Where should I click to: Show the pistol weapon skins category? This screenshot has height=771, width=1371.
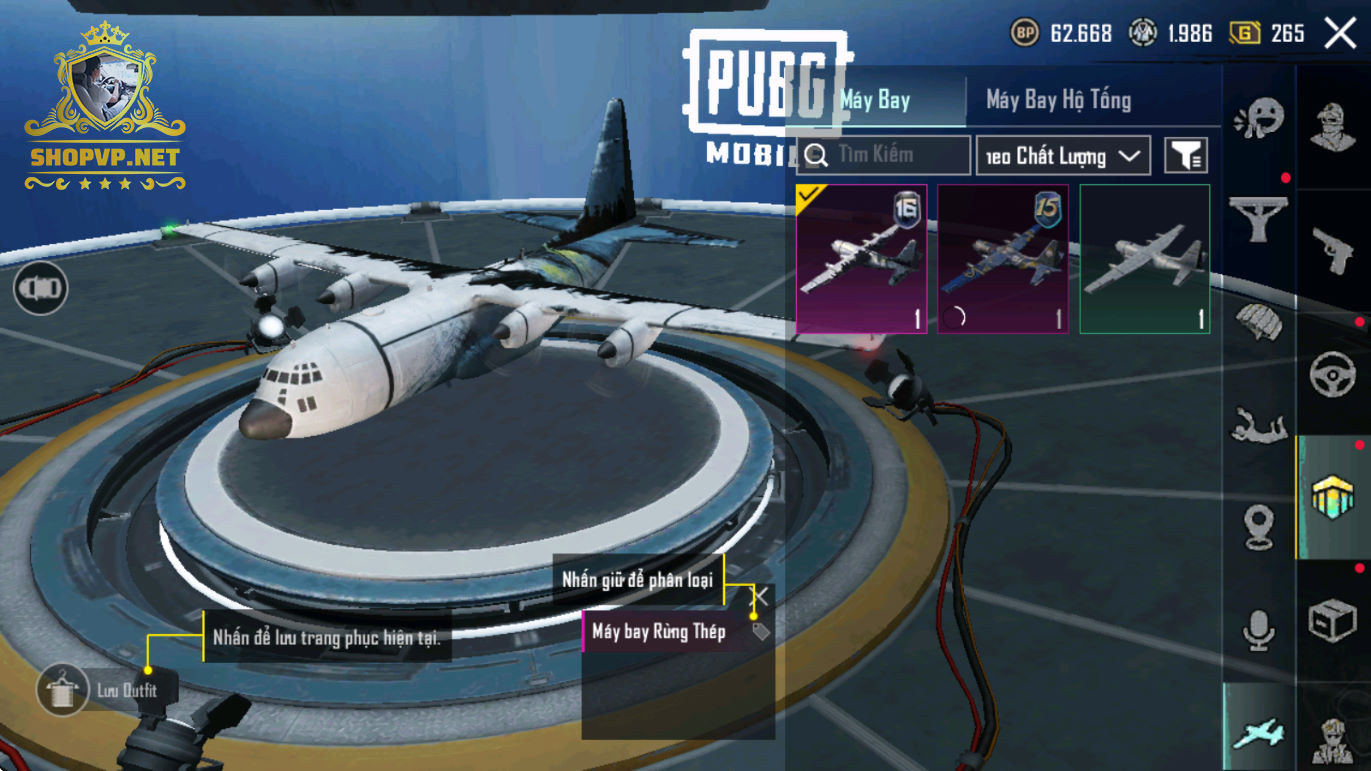[x=1333, y=250]
